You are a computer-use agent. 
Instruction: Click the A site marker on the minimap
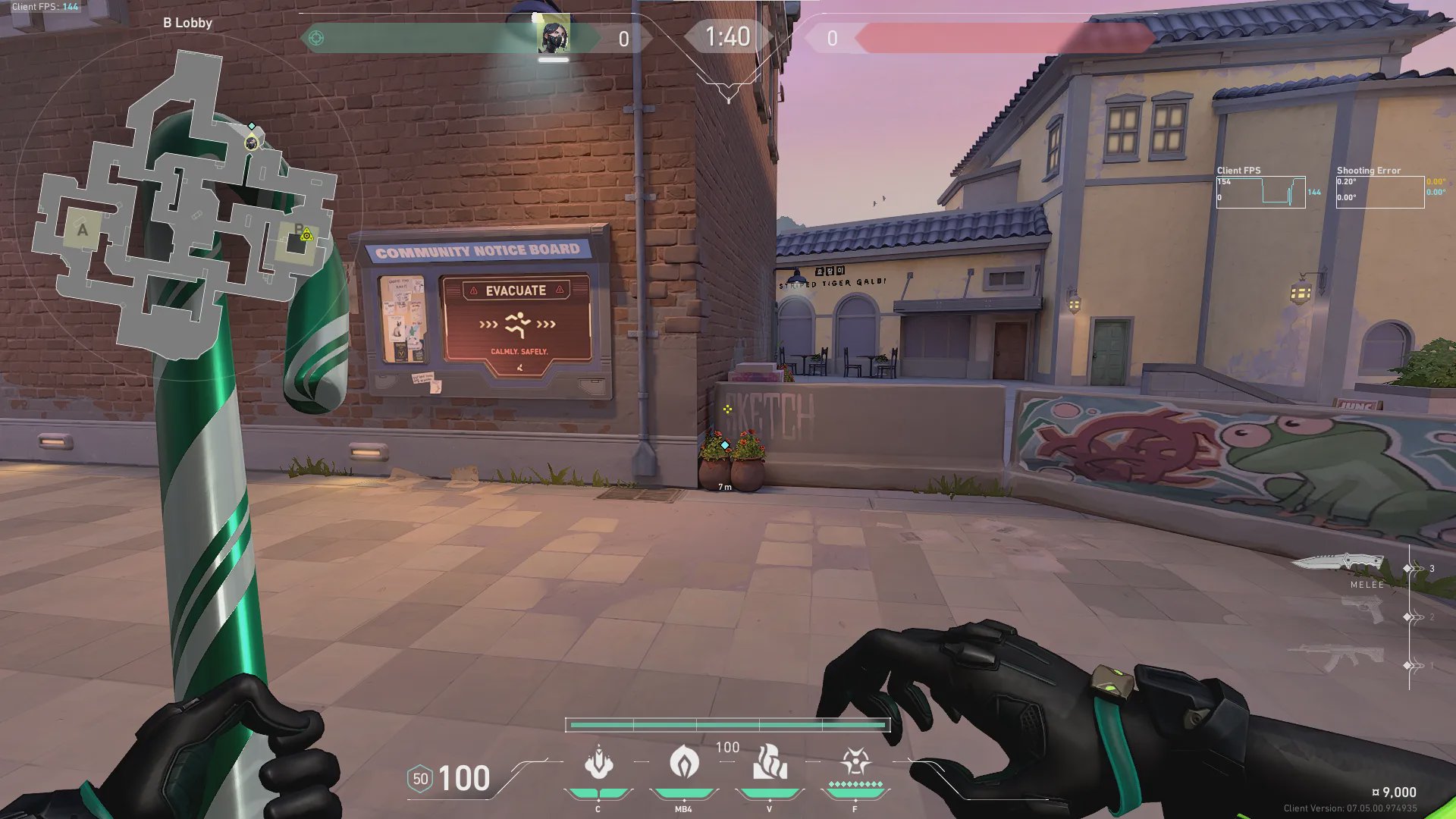tap(83, 230)
